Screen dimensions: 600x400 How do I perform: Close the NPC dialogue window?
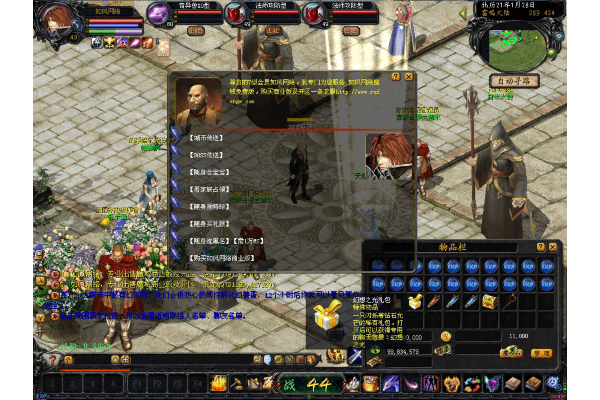pyautogui.click(x=409, y=76)
